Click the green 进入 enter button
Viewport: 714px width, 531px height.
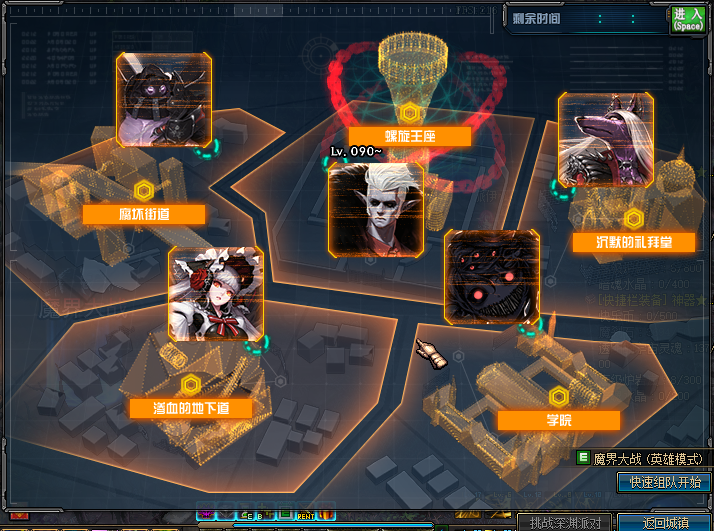pos(689,20)
